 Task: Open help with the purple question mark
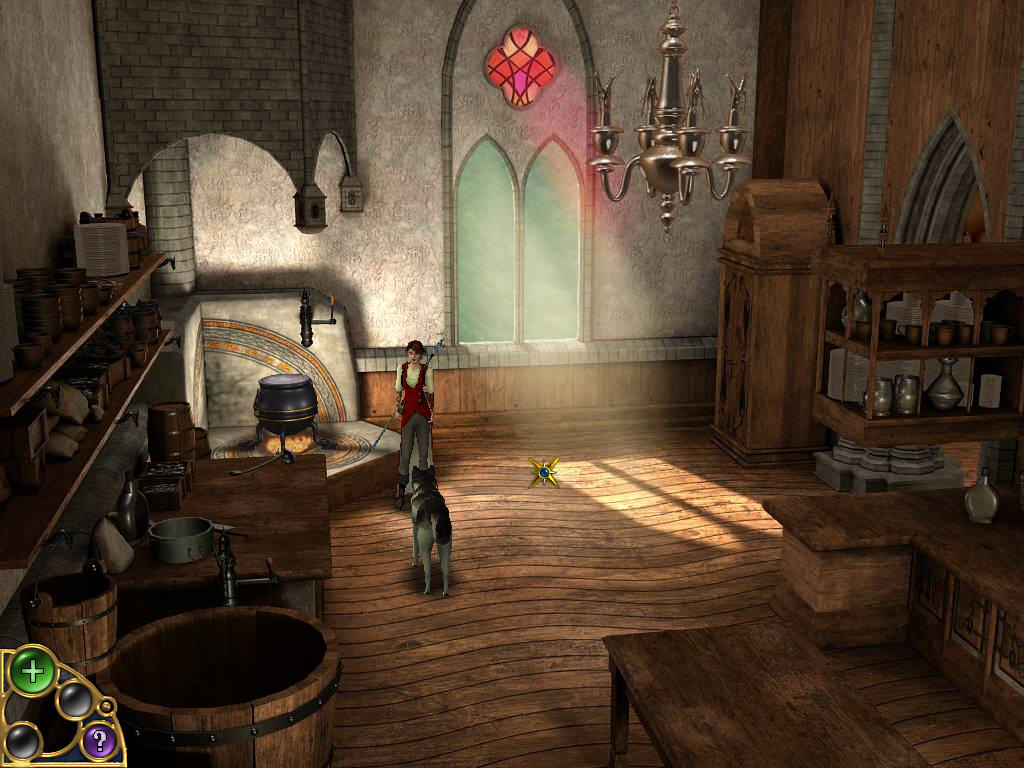(98, 741)
